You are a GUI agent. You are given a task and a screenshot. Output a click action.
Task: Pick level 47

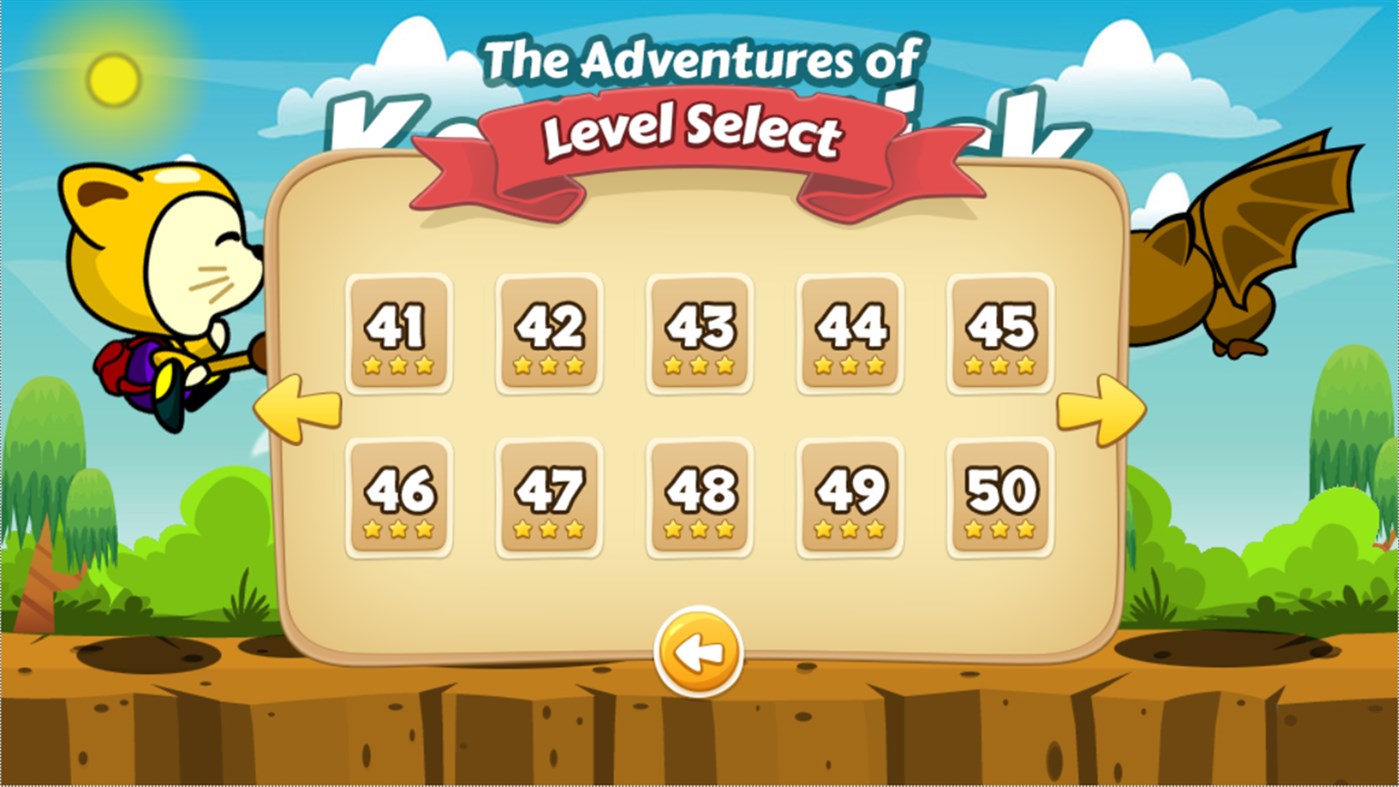(x=548, y=495)
